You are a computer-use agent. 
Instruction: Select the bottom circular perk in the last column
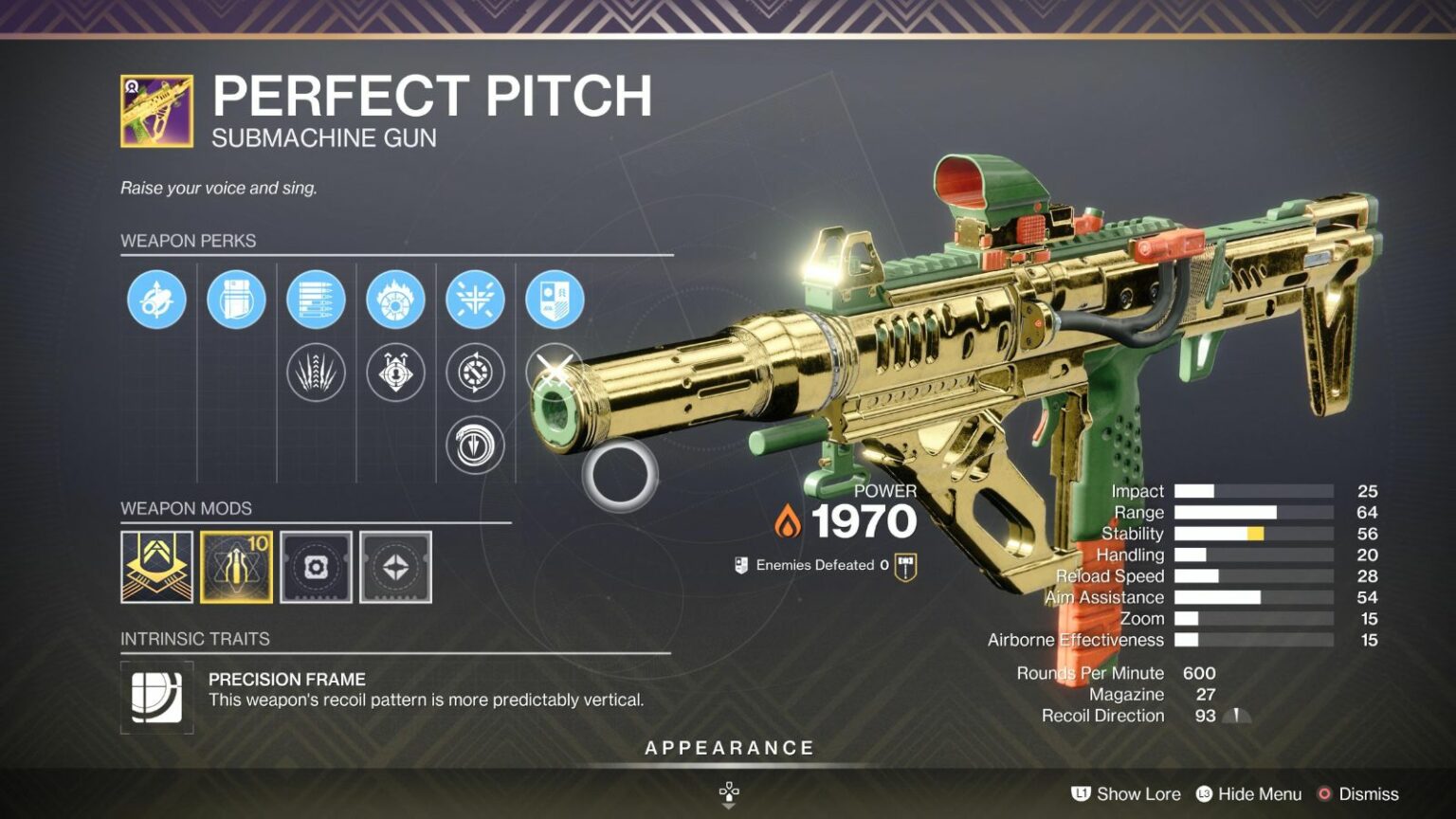(x=476, y=446)
